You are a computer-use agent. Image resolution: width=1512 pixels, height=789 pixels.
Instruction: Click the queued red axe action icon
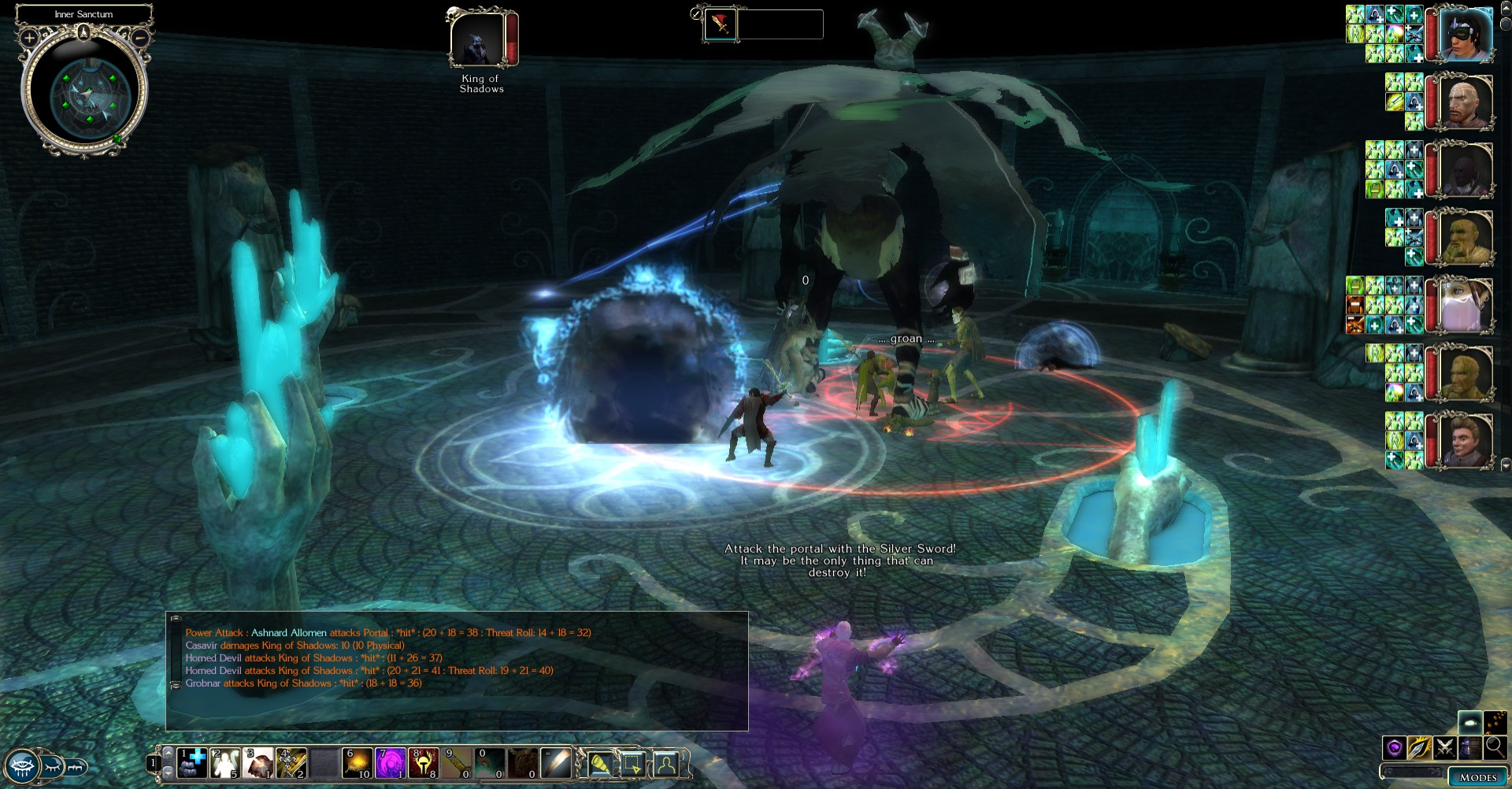click(721, 24)
